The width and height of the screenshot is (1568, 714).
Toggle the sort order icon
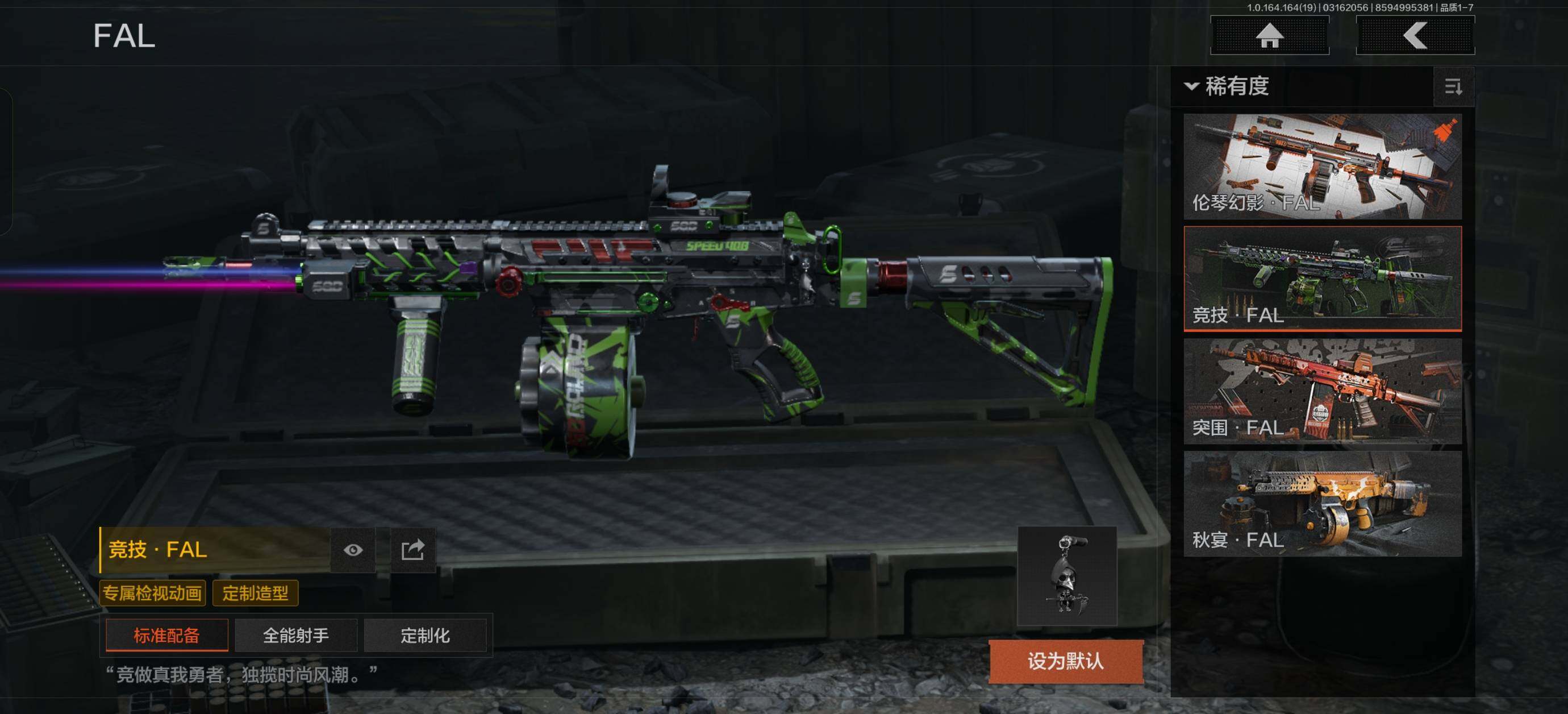(x=1453, y=87)
